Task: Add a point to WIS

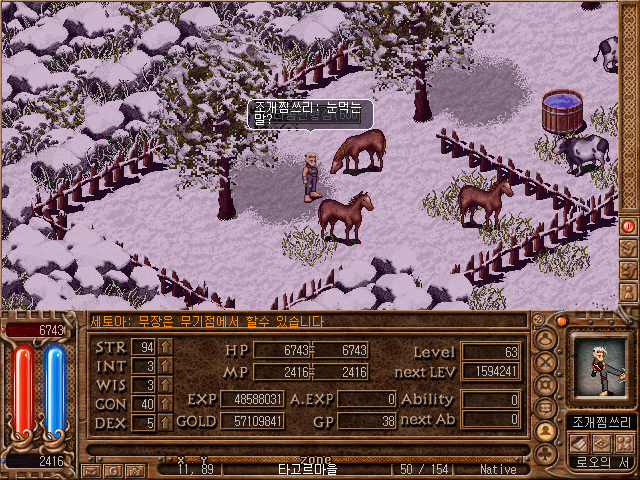Action: [165, 385]
